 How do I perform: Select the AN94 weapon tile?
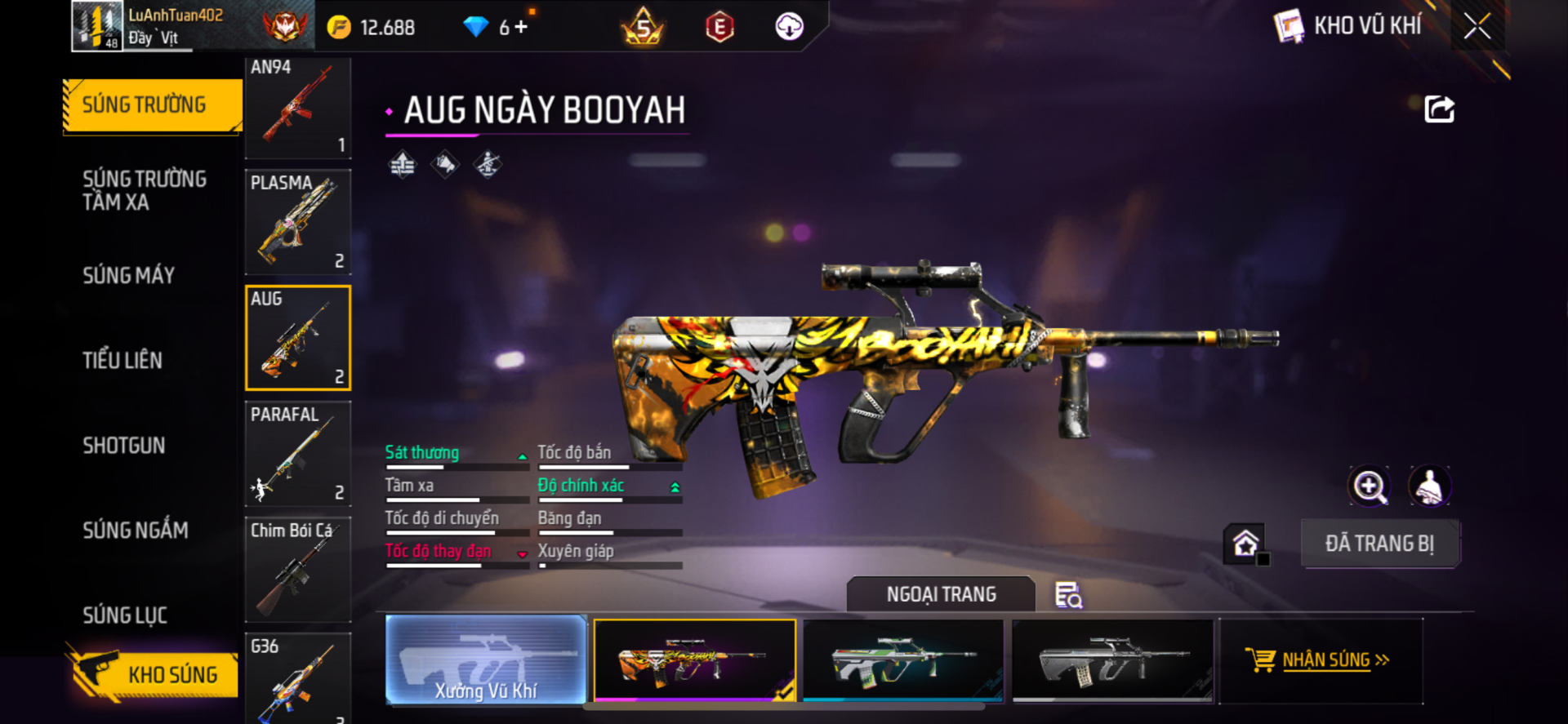(298, 107)
